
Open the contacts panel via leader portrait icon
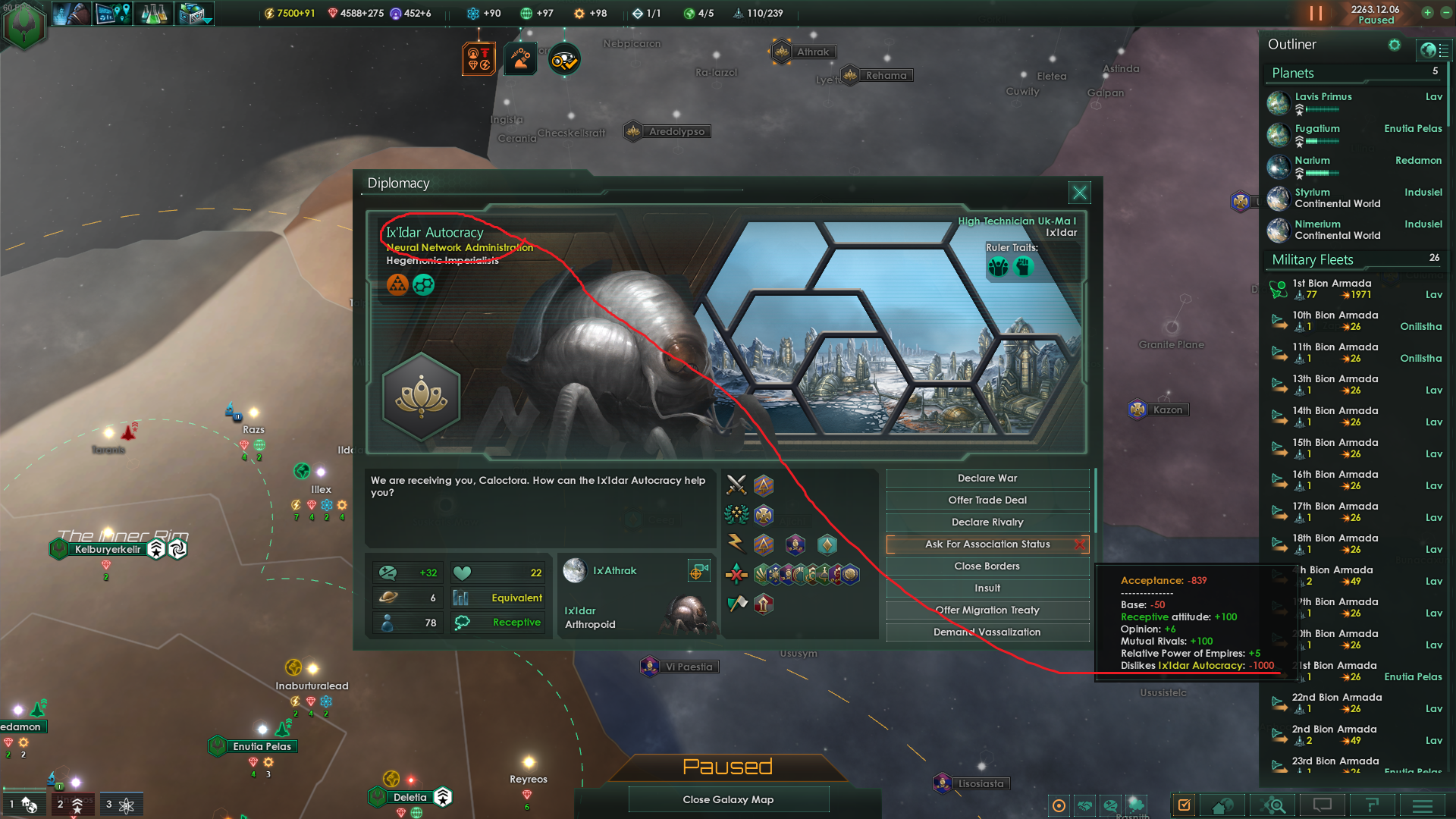coord(72,13)
